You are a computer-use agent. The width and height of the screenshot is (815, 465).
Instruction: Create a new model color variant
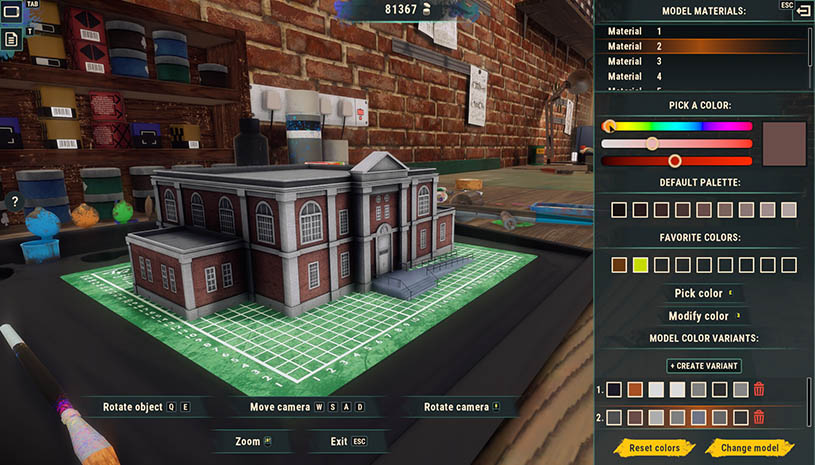[704, 366]
